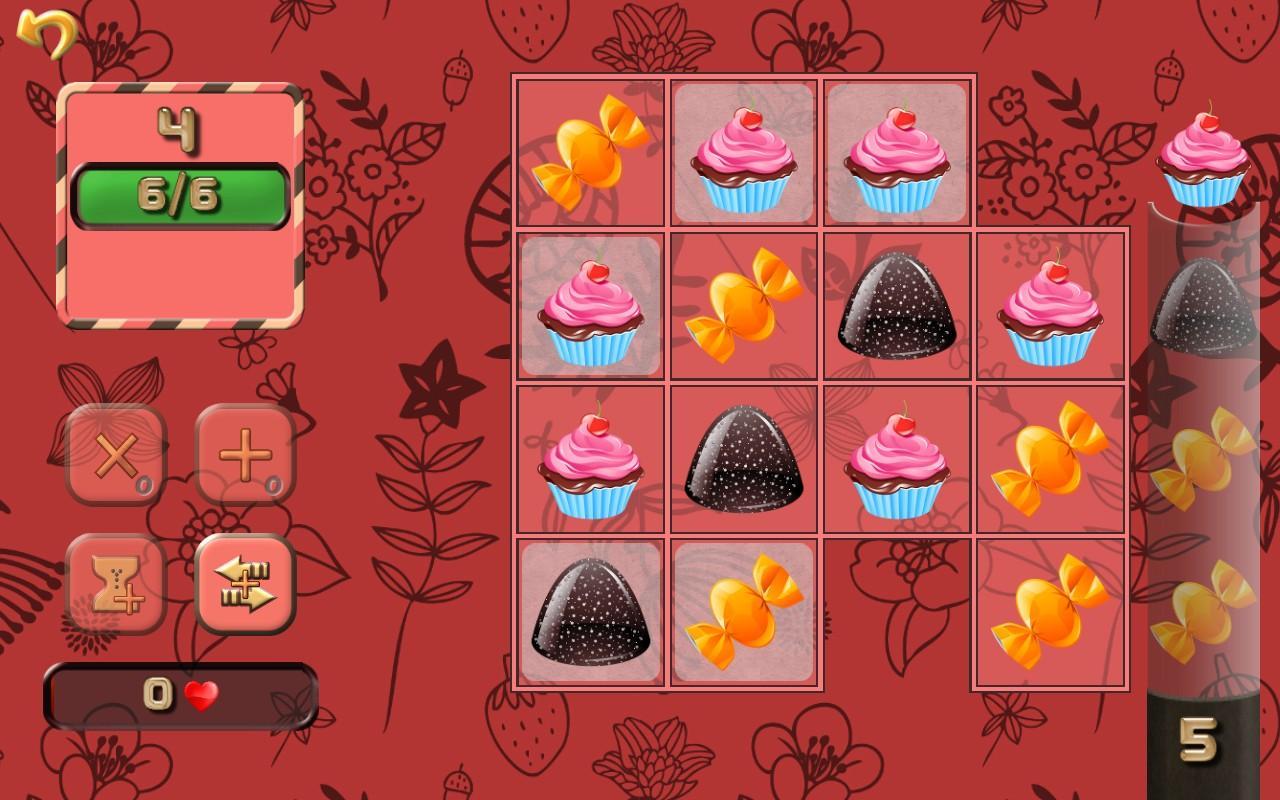Use the swap arrows booster
1280x800 pixels.
(x=245, y=585)
